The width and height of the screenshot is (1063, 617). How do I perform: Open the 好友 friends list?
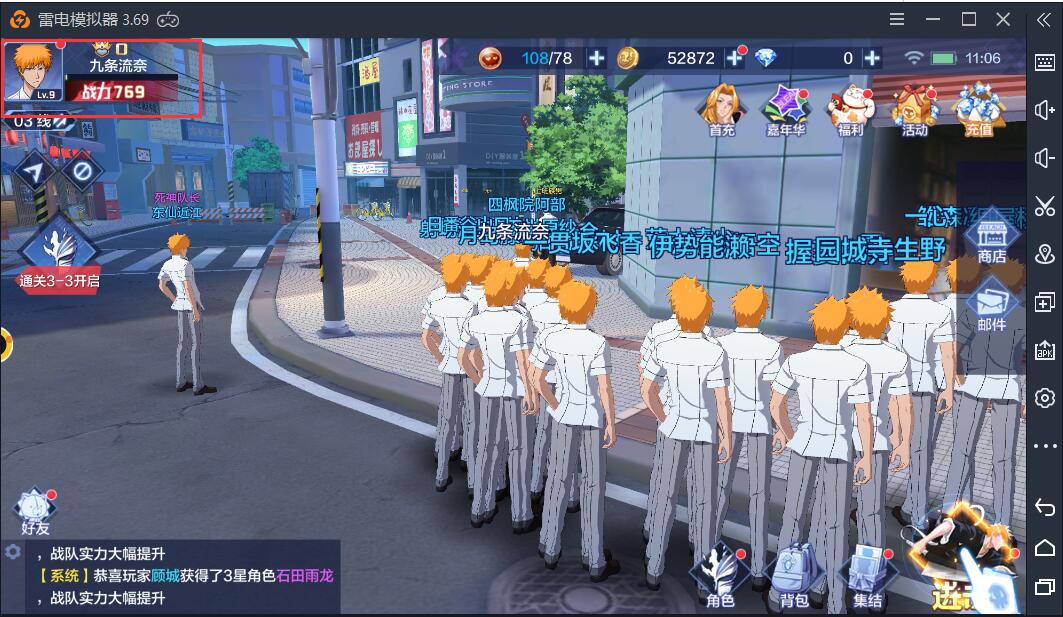point(35,512)
